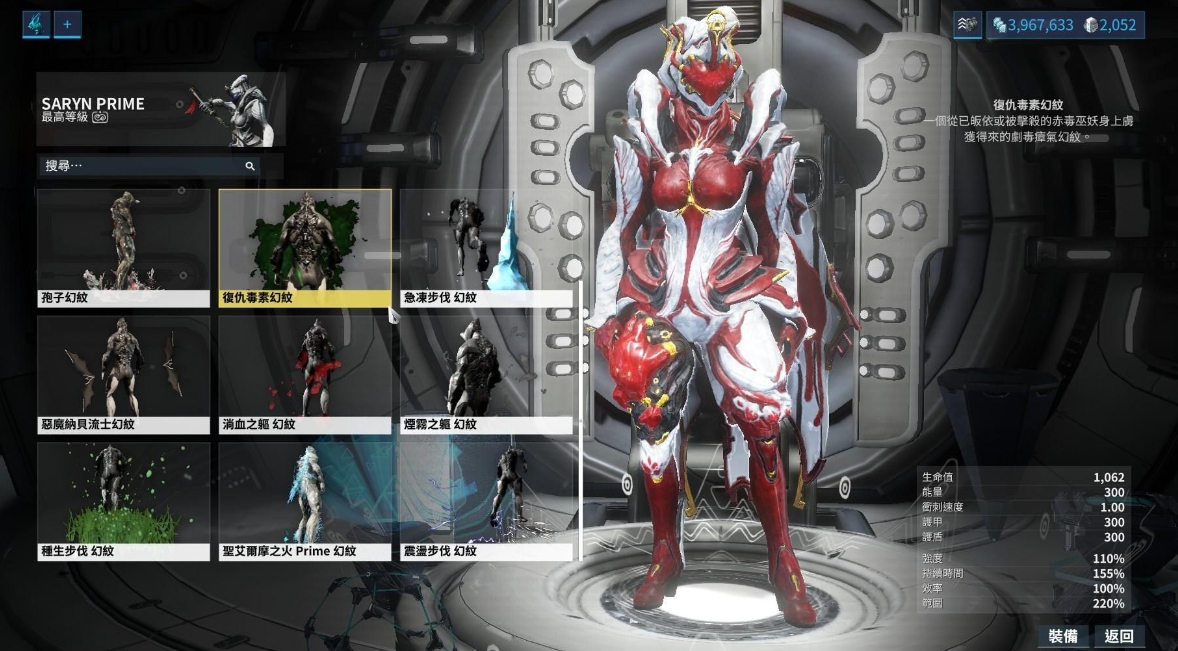Image resolution: width=1178 pixels, height=651 pixels.
Task: Open the Saryn Prime warframe panel
Action: (160, 109)
